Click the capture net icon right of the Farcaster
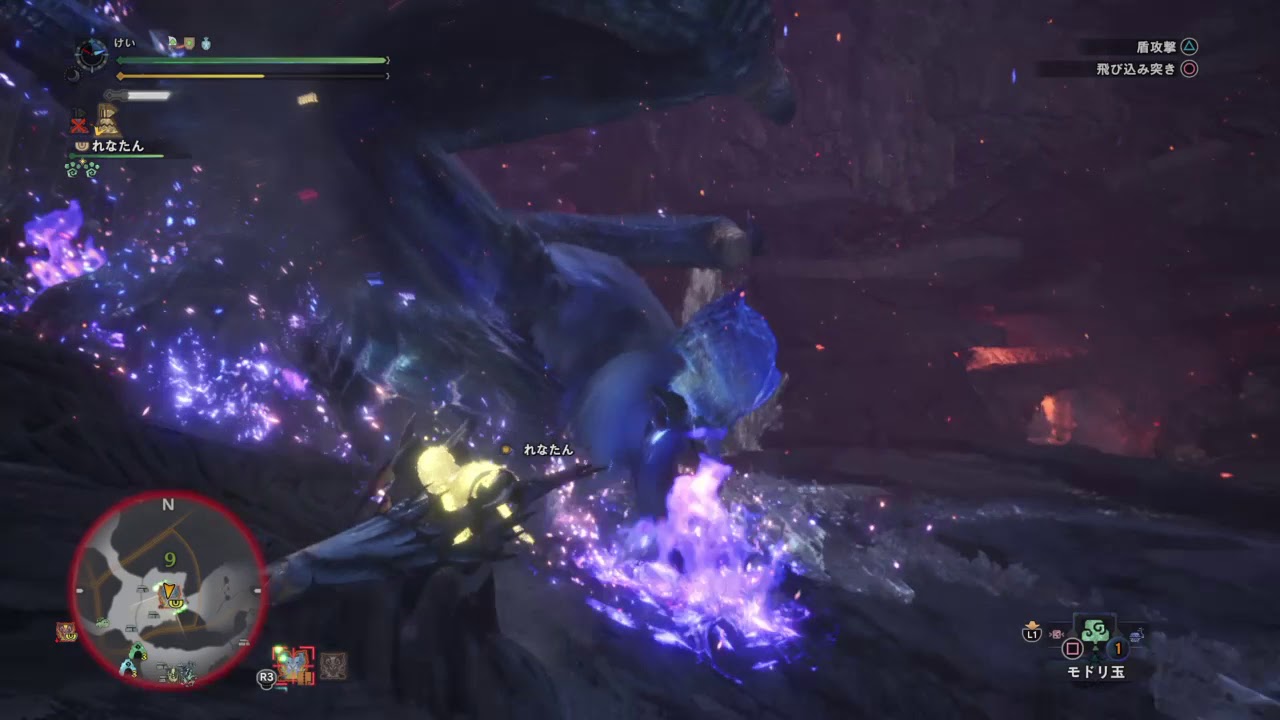This screenshot has width=1280, height=720. [1137, 634]
